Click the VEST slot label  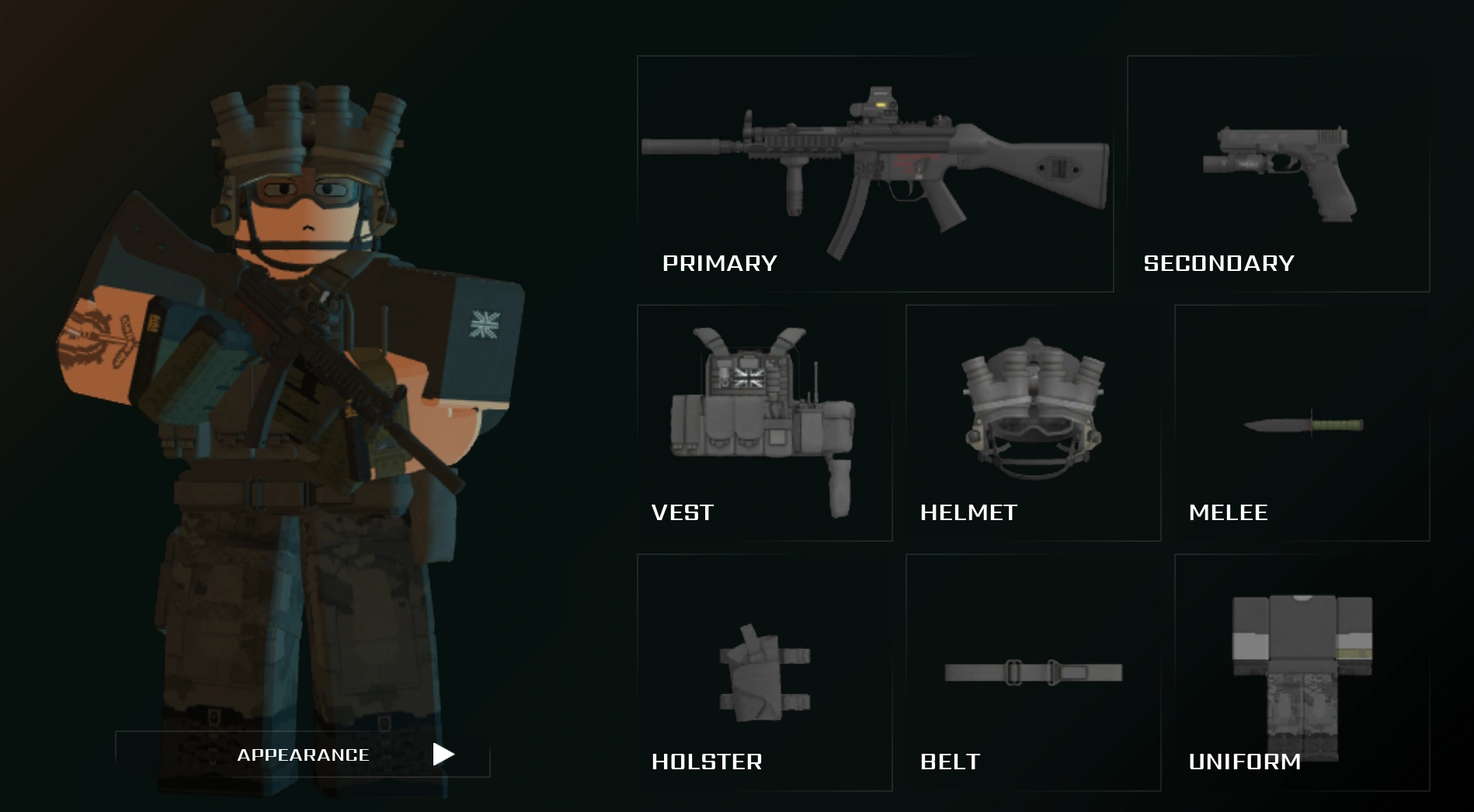[x=682, y=512]
